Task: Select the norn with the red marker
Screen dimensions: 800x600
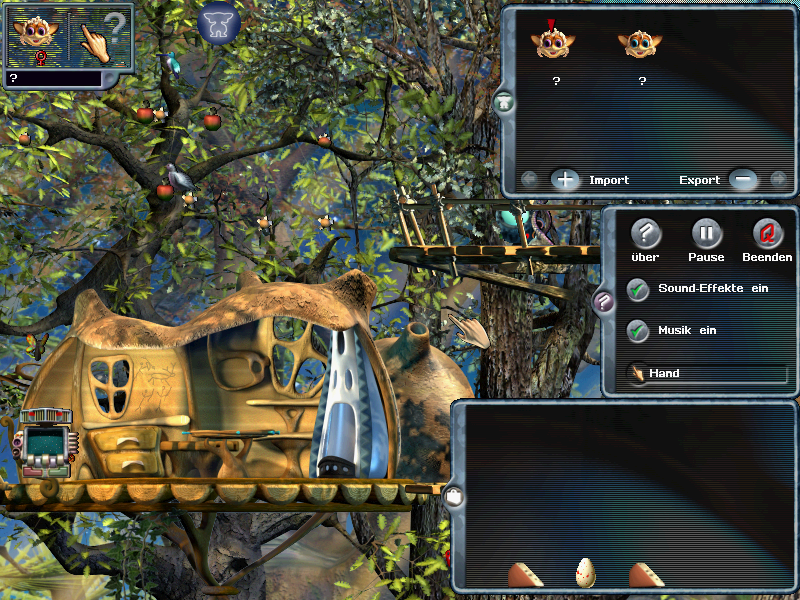Action: pyautogui.click(x=549, y=42)
